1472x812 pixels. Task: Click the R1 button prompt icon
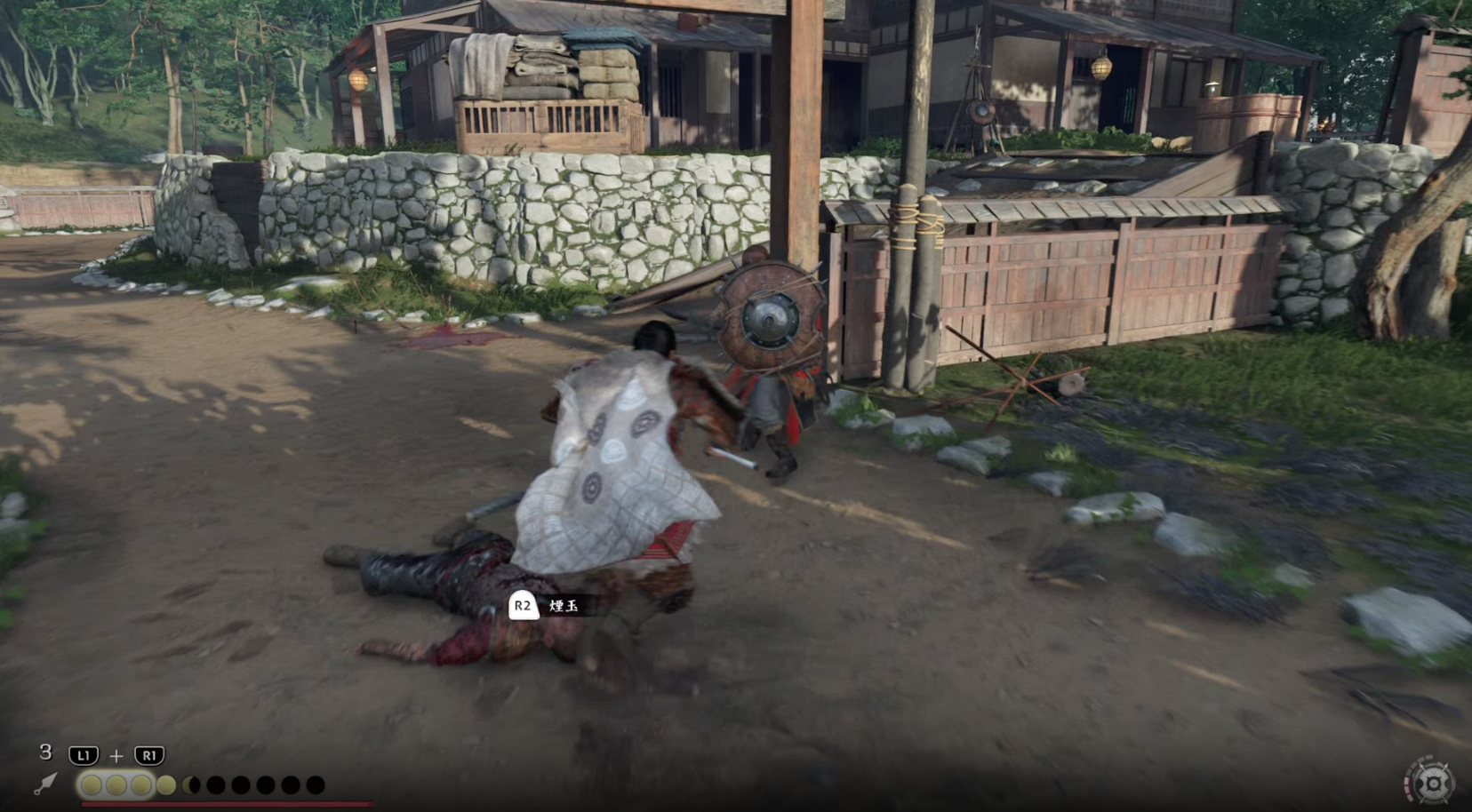(148, 755)
